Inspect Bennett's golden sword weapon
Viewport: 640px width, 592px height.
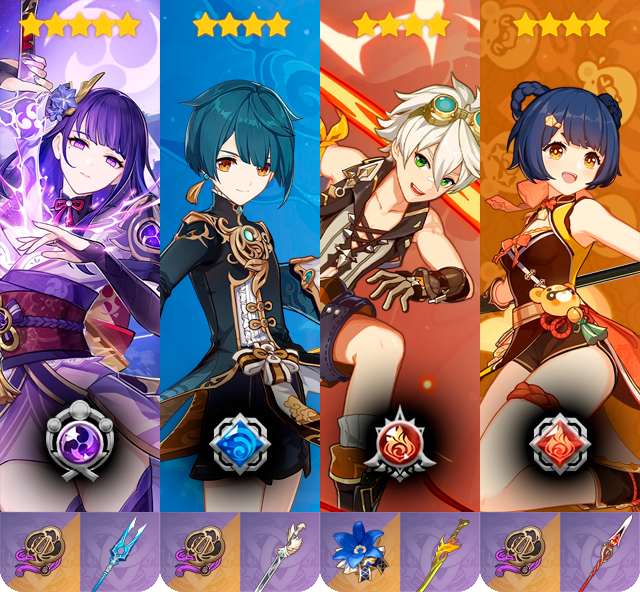click(440, 552)
